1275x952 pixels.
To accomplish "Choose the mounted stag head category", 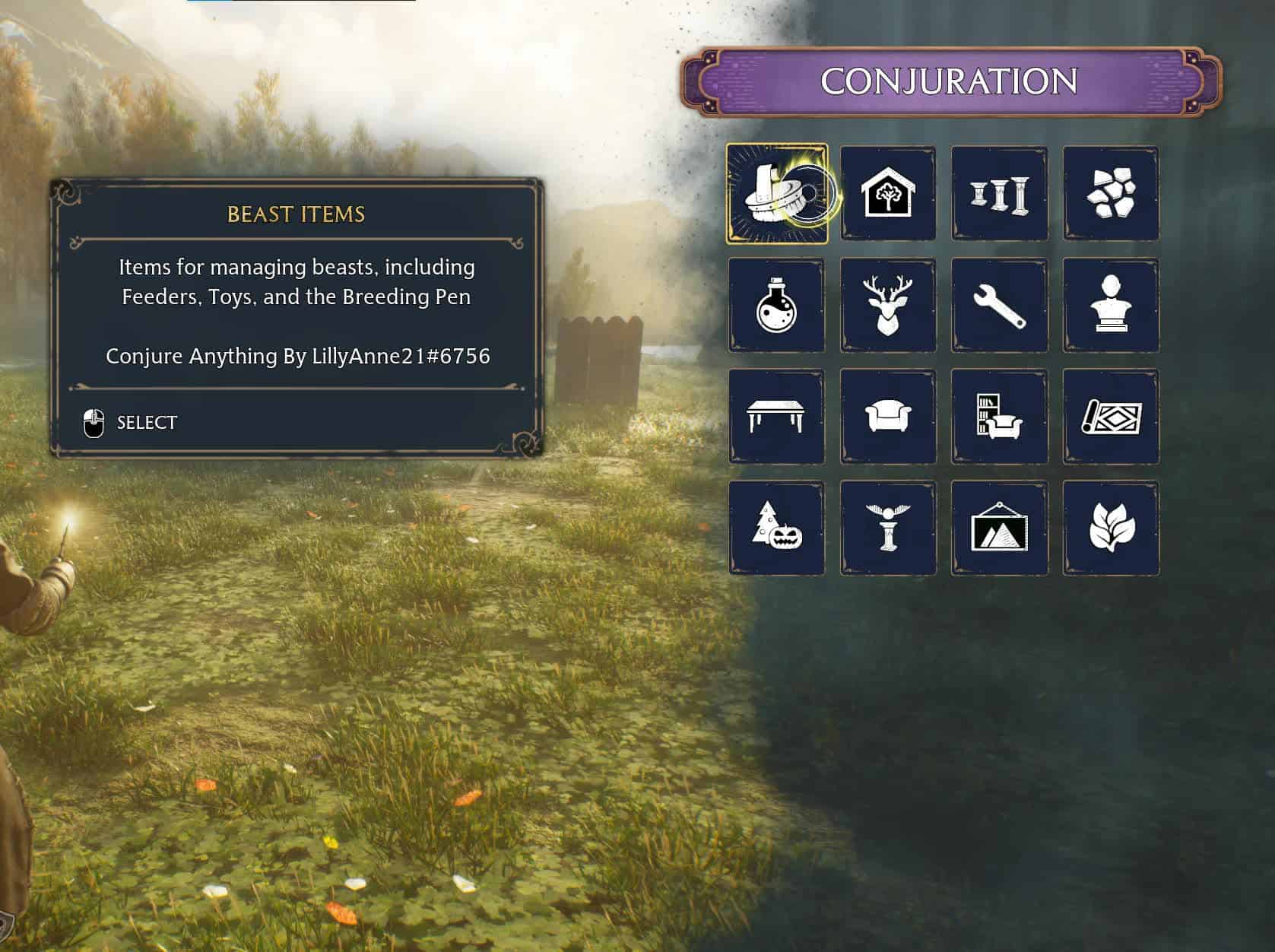I will (x=887, y=305).
